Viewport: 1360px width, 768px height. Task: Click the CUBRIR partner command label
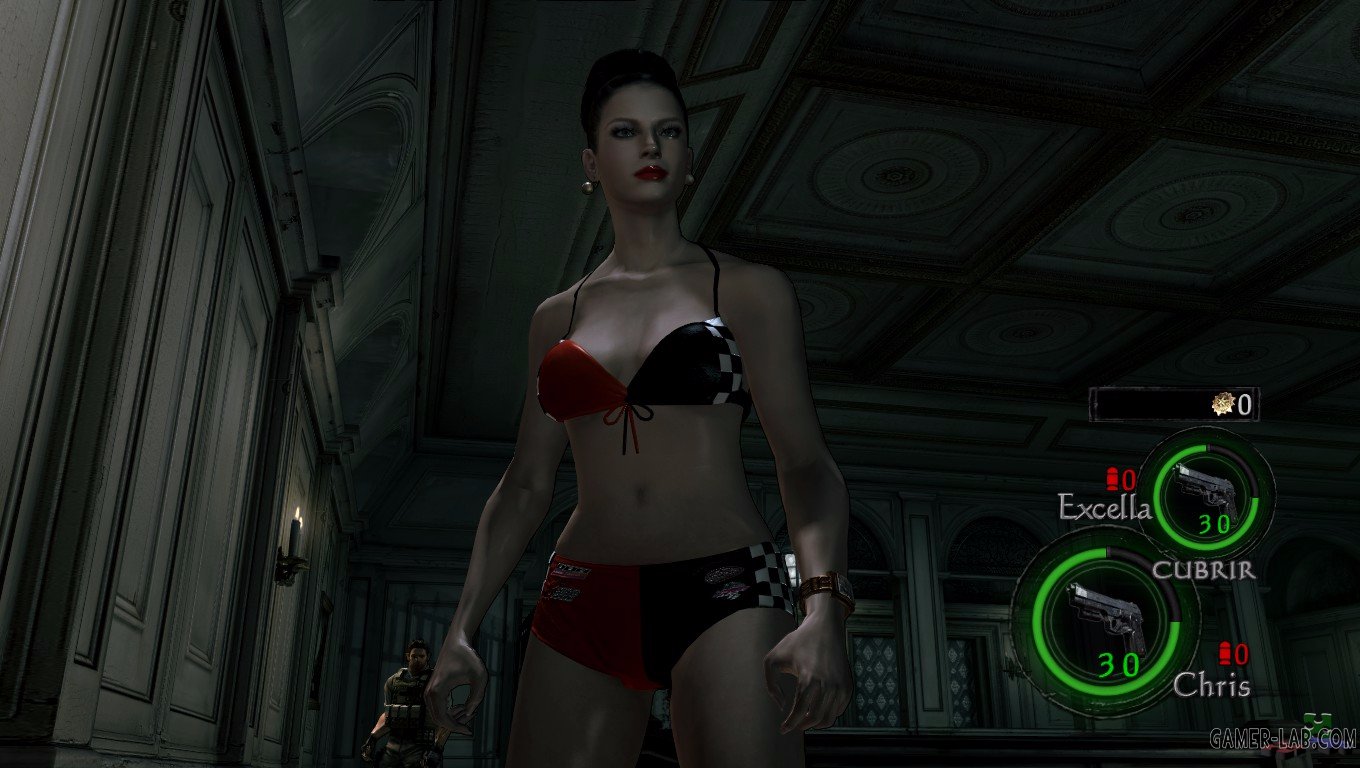point(1203,570)
